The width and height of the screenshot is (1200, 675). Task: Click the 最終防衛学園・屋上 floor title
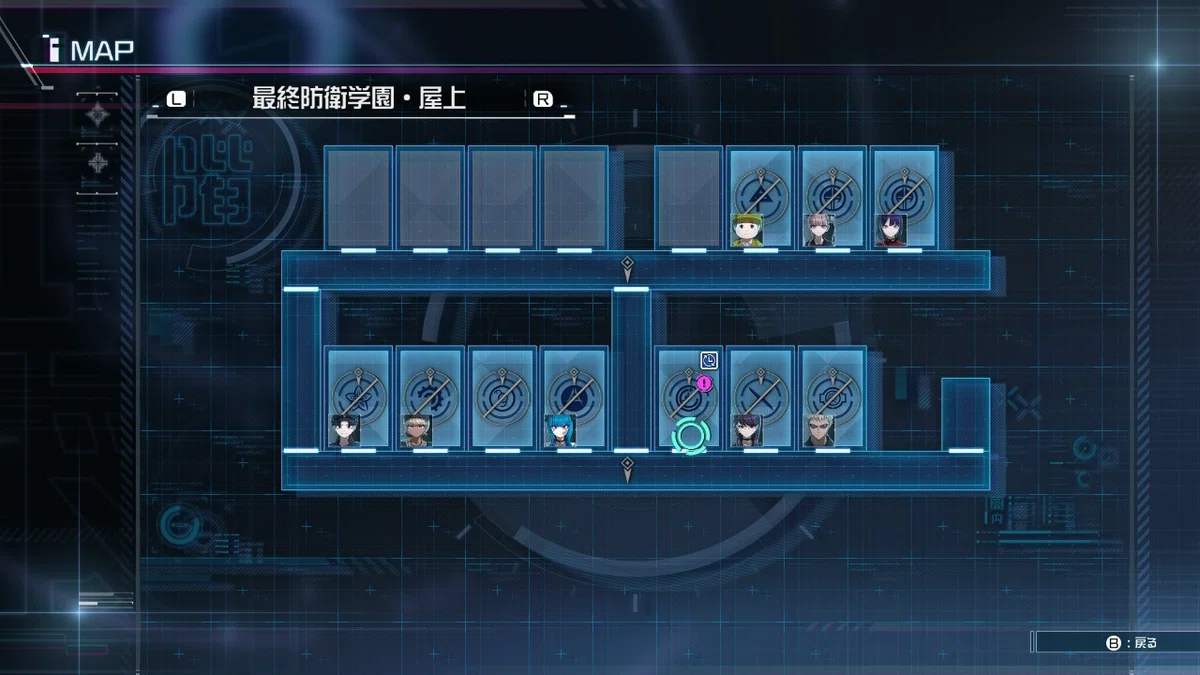[359, 99]
